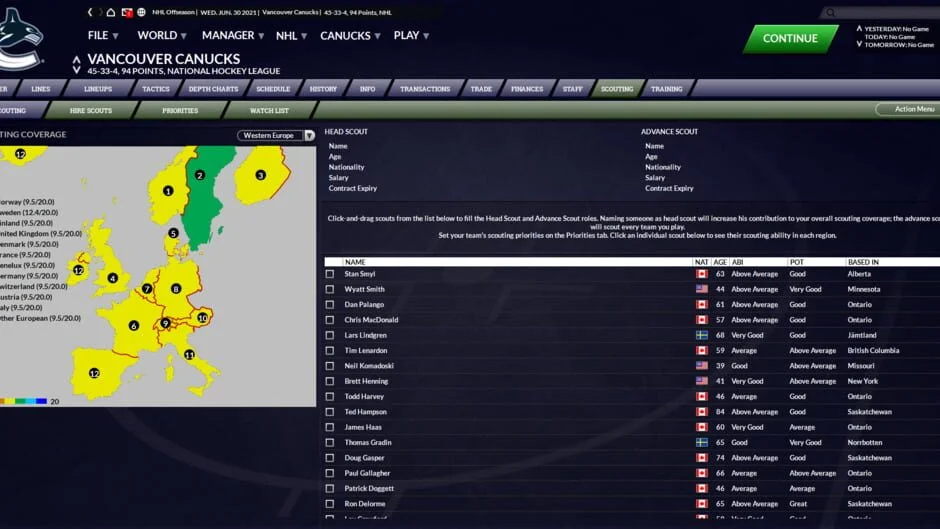Go to the Depth Charts tab
Viewport: 940px width, 529px height.
[x=213, y=89]
